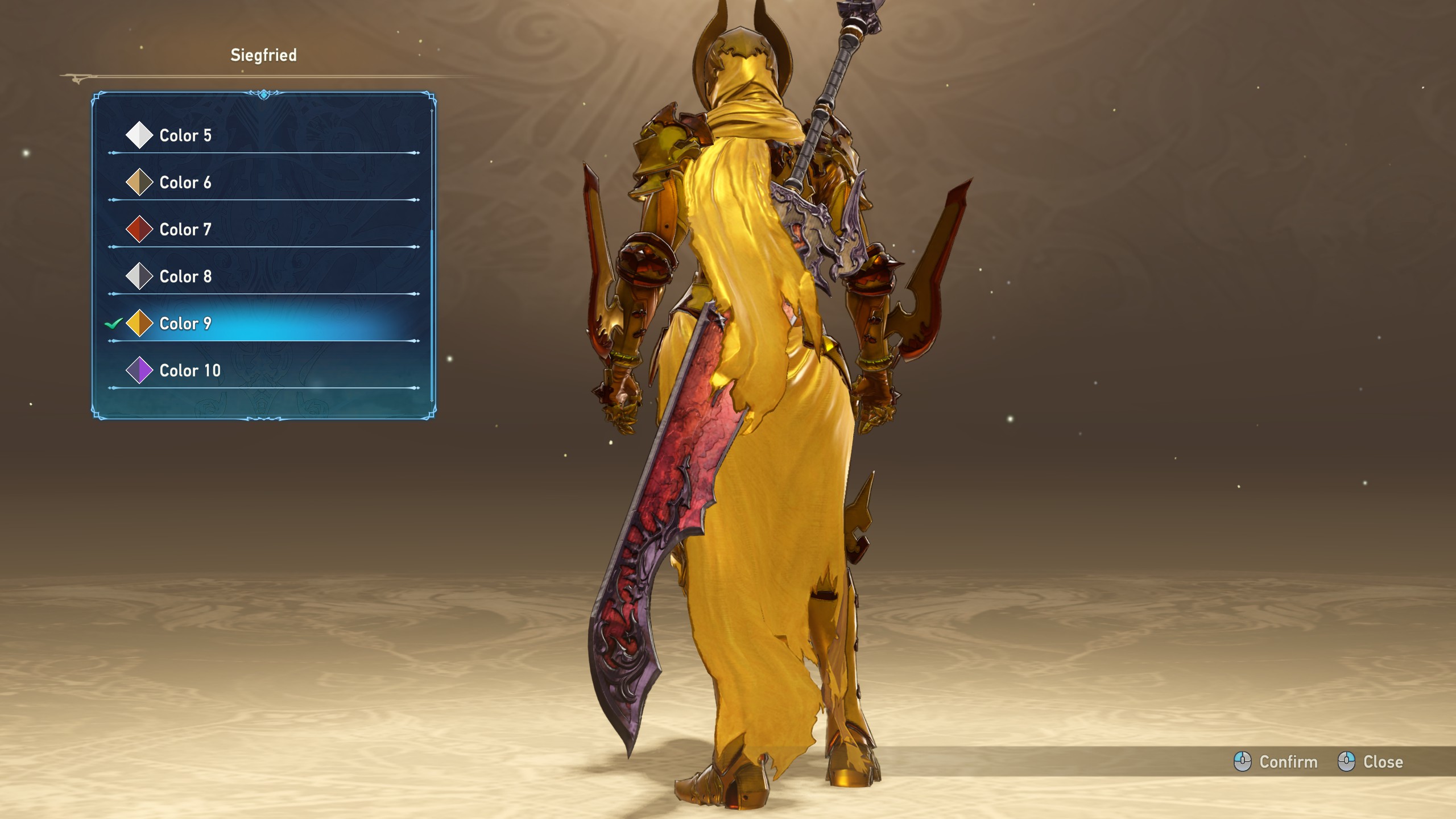Choose the Color 6 tan palette

click(185, 183)
